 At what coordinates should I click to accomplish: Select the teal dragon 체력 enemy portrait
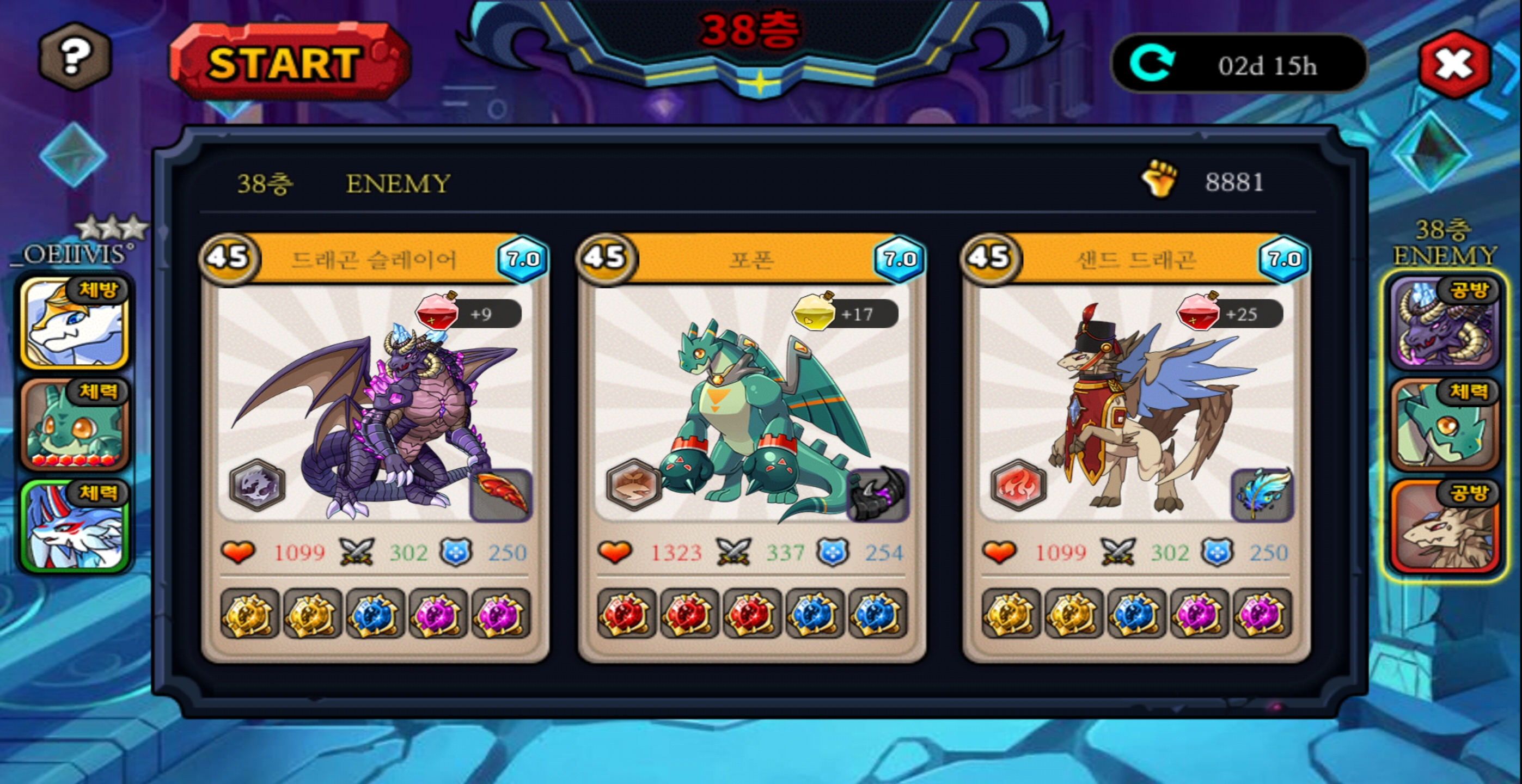1444,424
